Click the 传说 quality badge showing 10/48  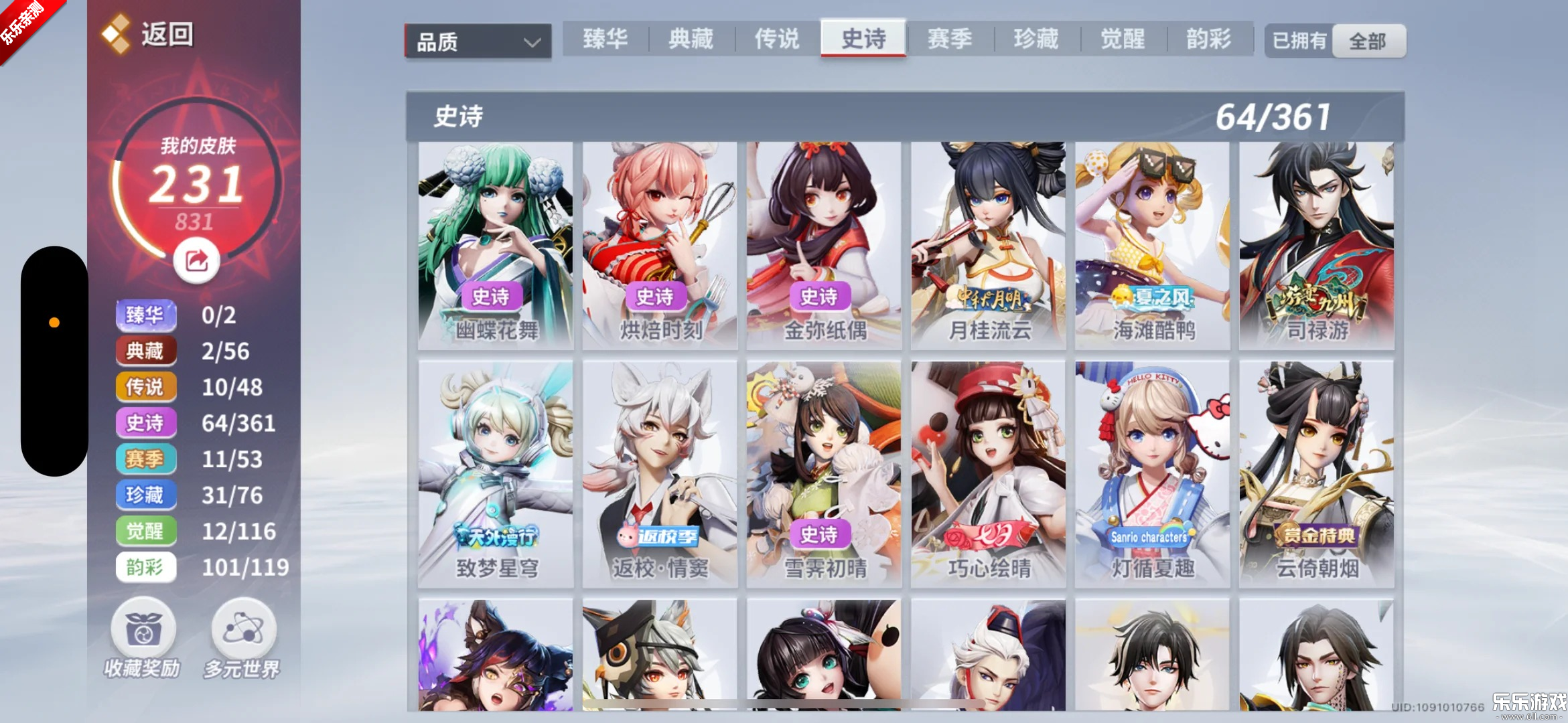[146, 387]
